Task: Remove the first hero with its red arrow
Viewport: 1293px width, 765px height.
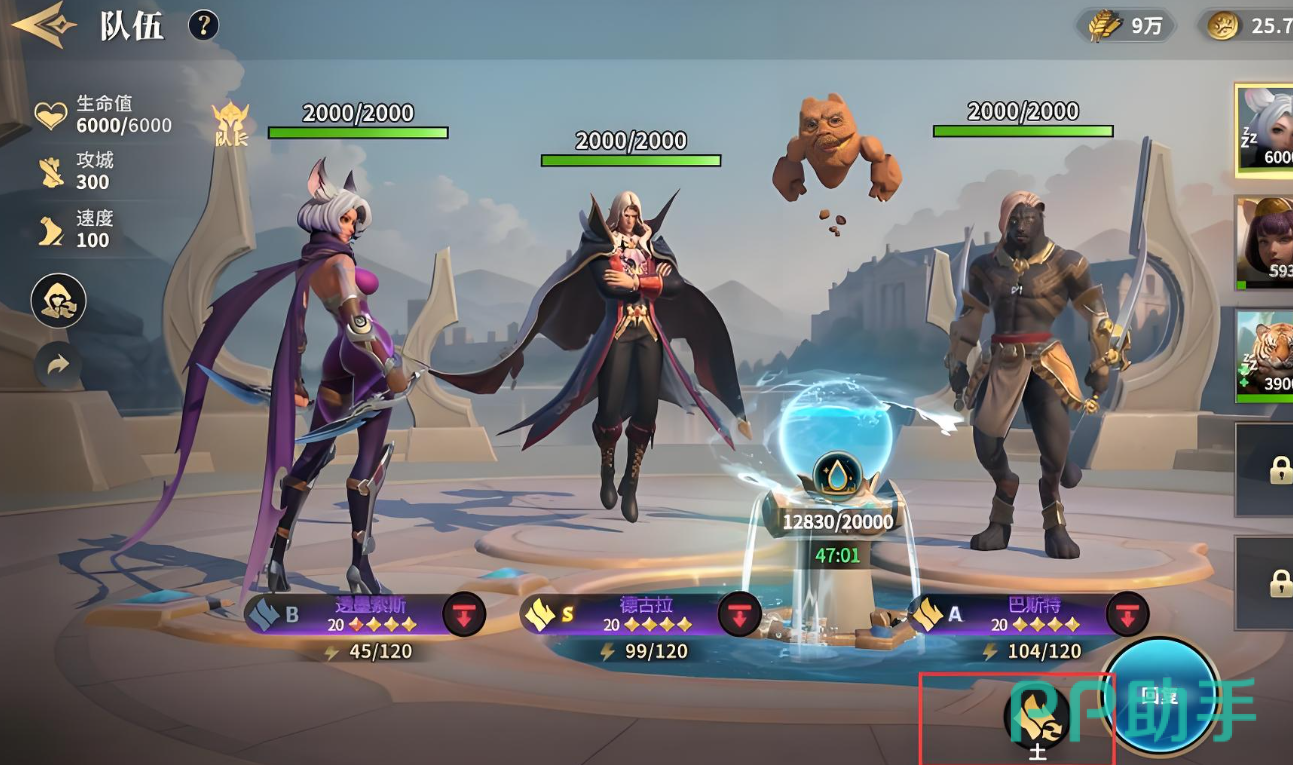Action: (x=464, y=614)
